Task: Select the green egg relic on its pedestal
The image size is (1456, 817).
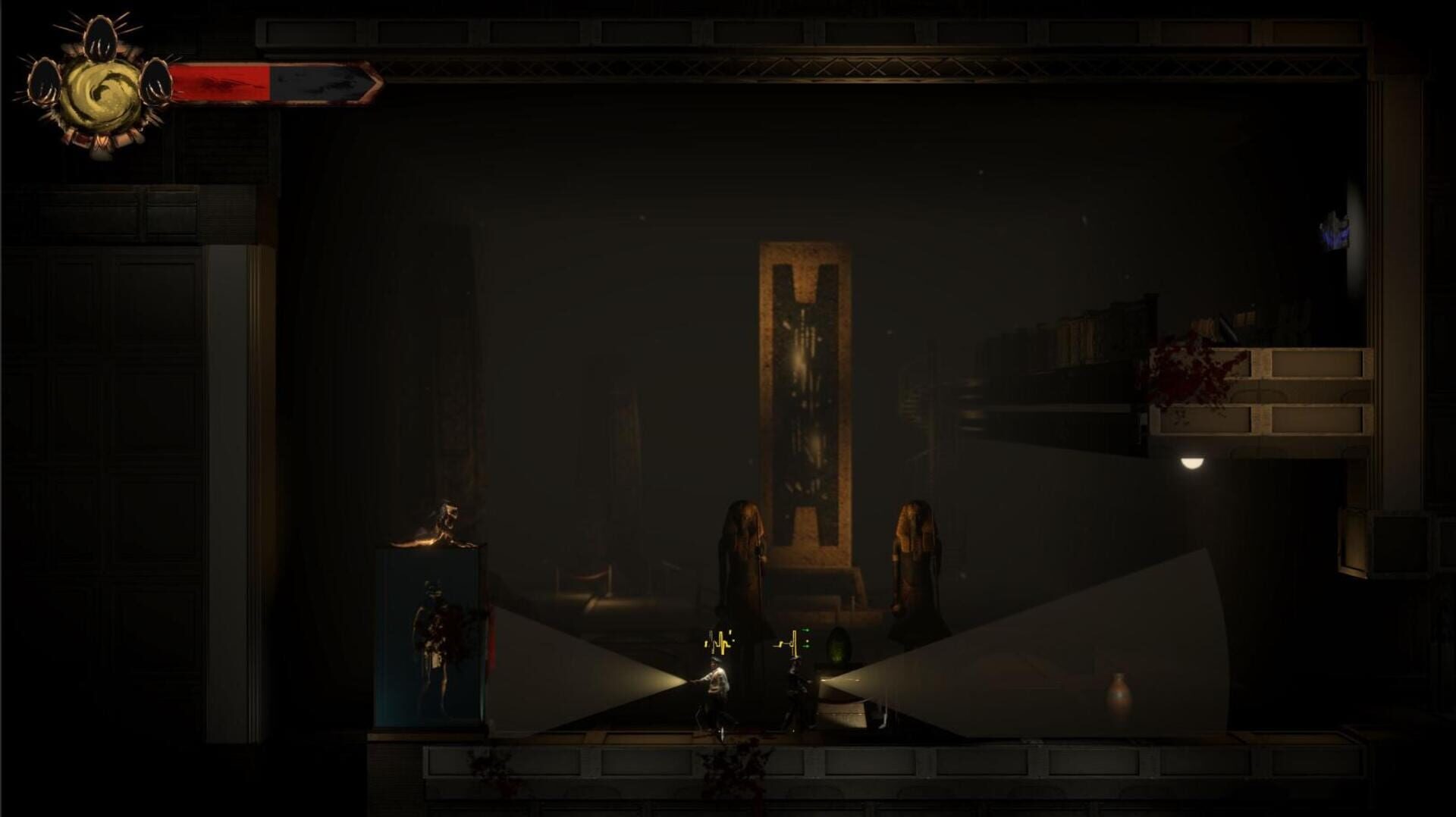Action: click(837, 646)
